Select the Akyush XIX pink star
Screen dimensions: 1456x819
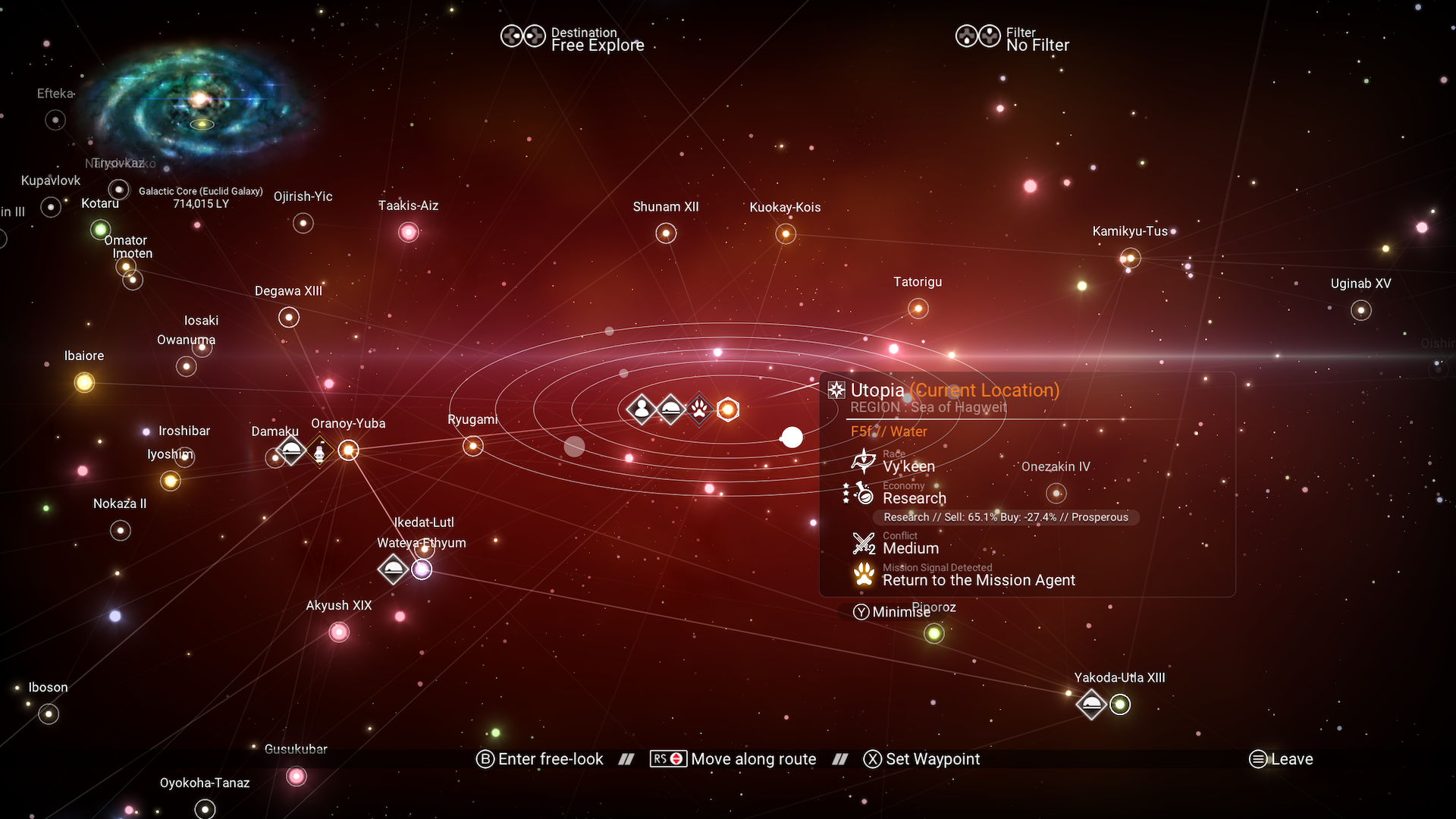click(x=339, y=632)
